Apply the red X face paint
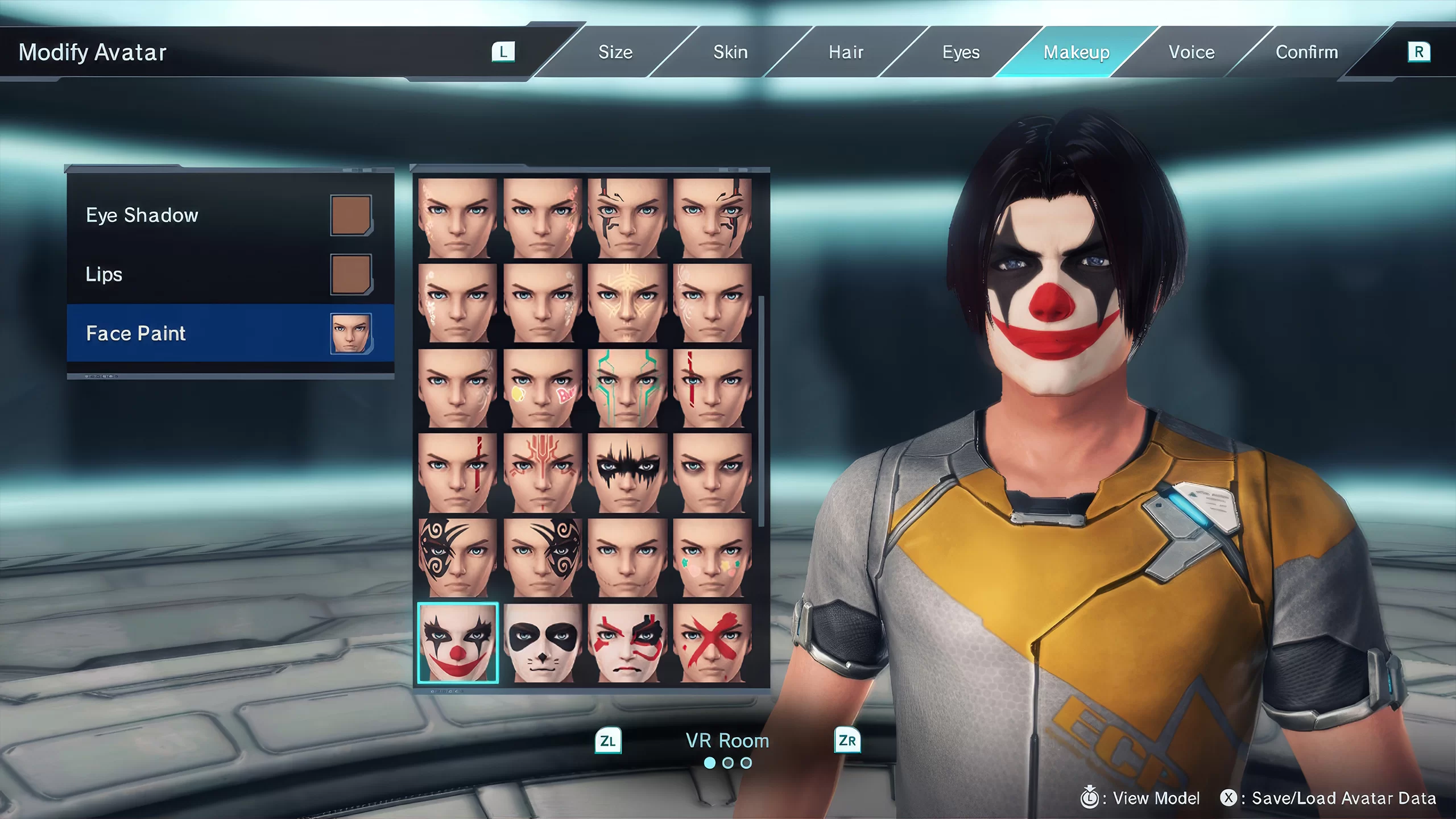This screenshot has height=819, width=1456. pyautogui.click(x=712, y=643)
